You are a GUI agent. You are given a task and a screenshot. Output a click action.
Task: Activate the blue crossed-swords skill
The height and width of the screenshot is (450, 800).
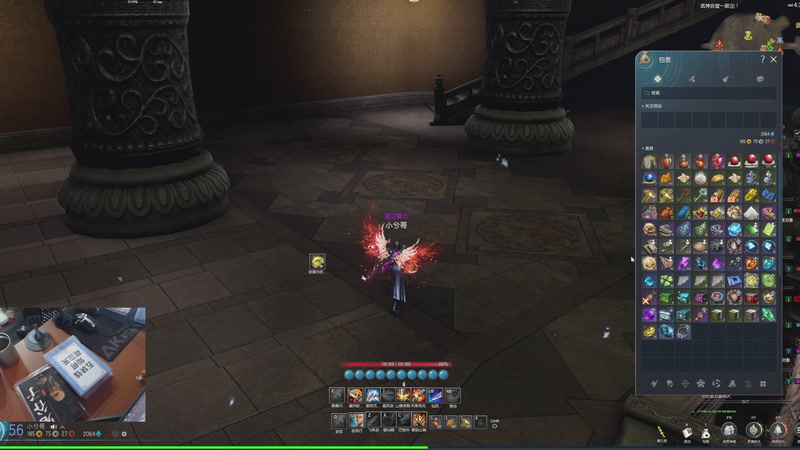click(372, 396)
